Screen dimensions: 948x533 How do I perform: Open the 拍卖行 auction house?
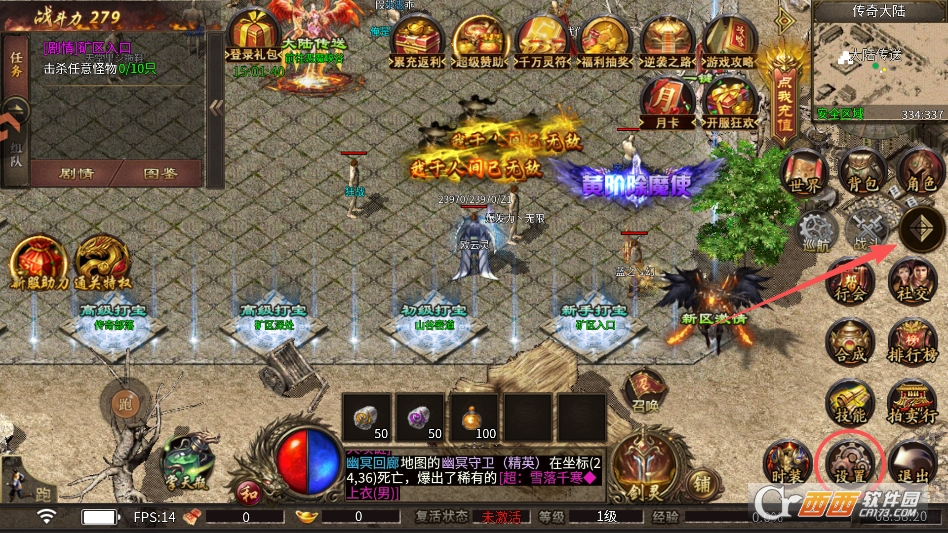[911, 403]
